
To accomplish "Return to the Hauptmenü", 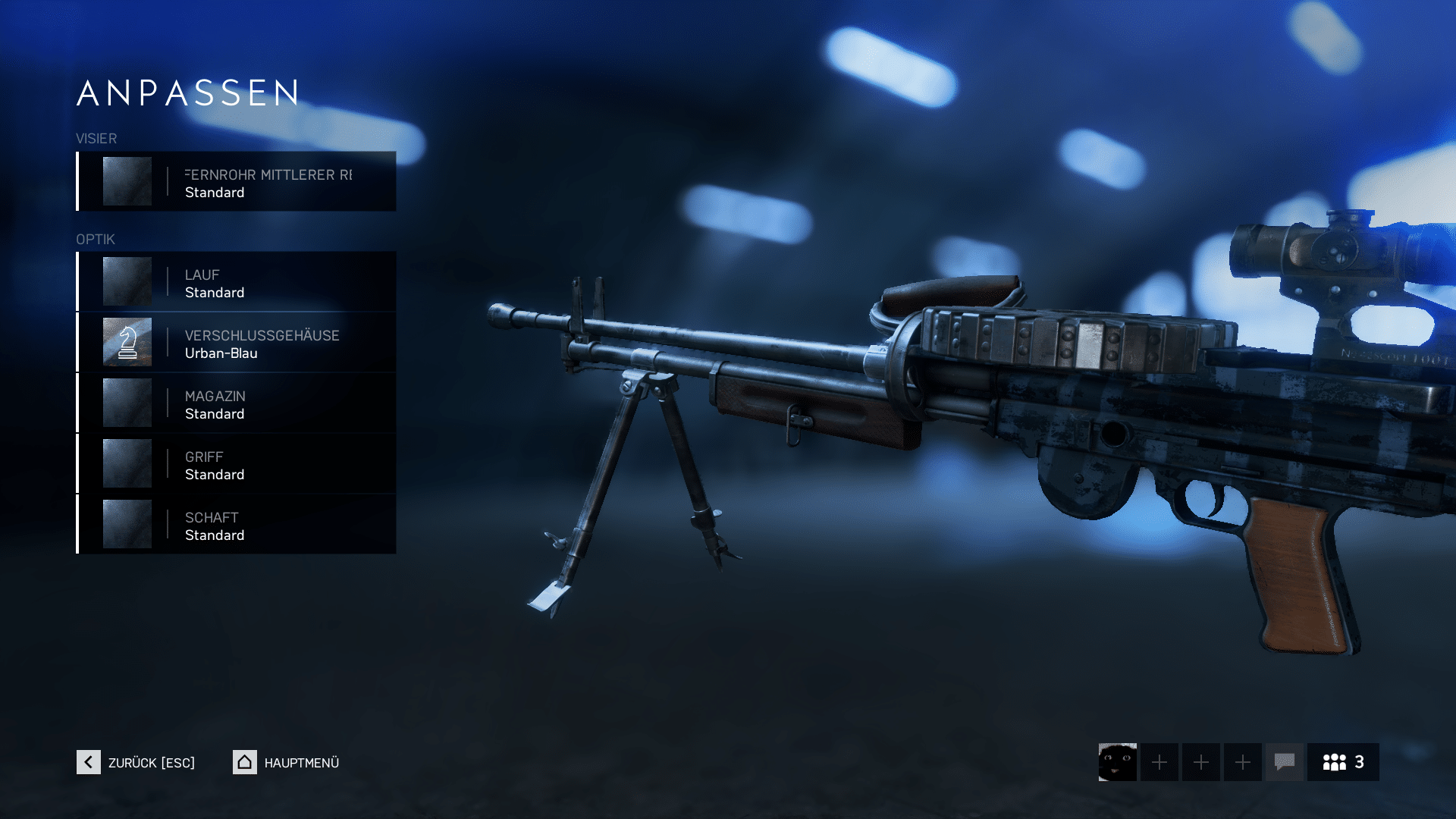I will (x=287, y=762).
